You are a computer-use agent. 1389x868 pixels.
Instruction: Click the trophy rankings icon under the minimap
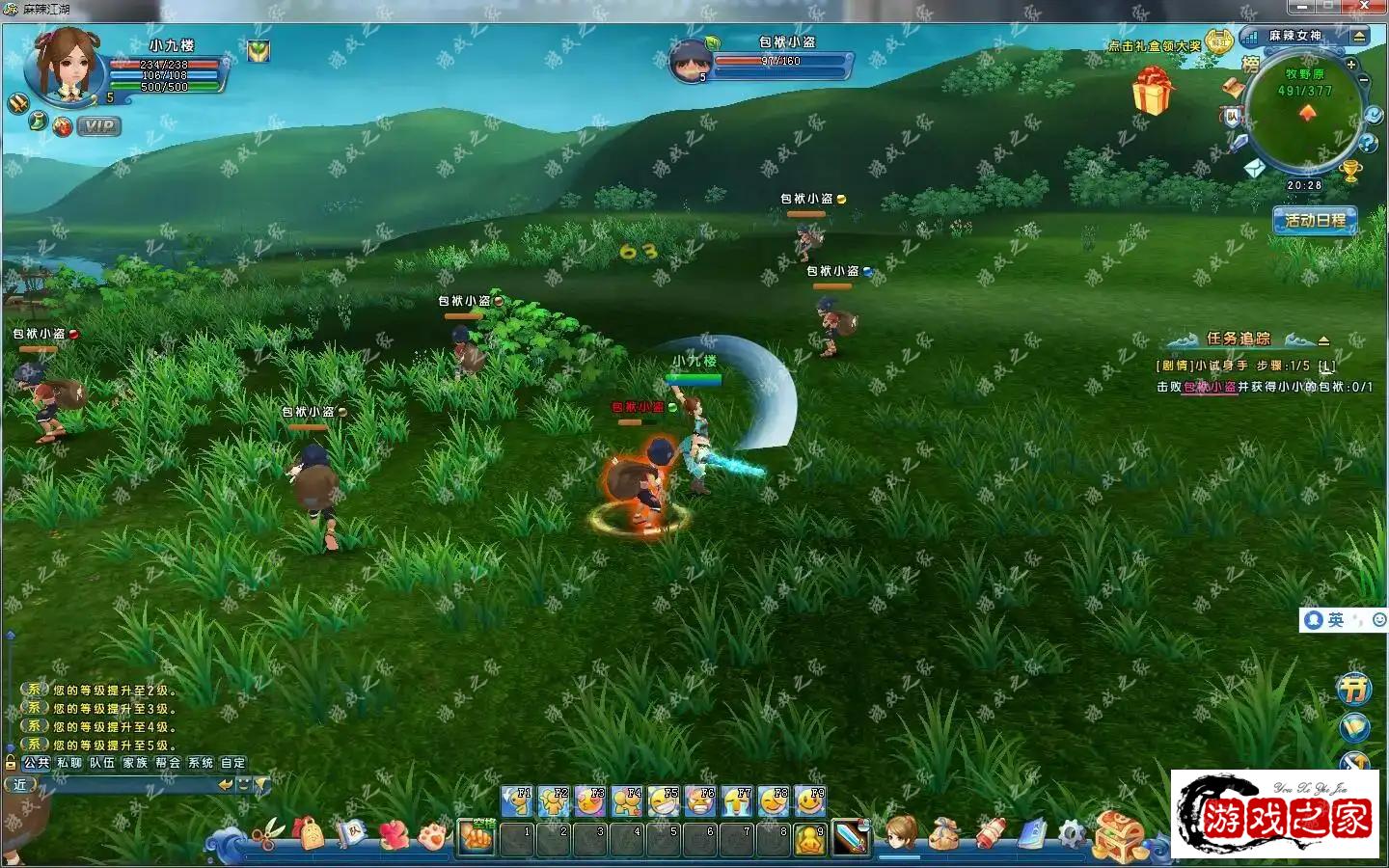coord(1348,171)
